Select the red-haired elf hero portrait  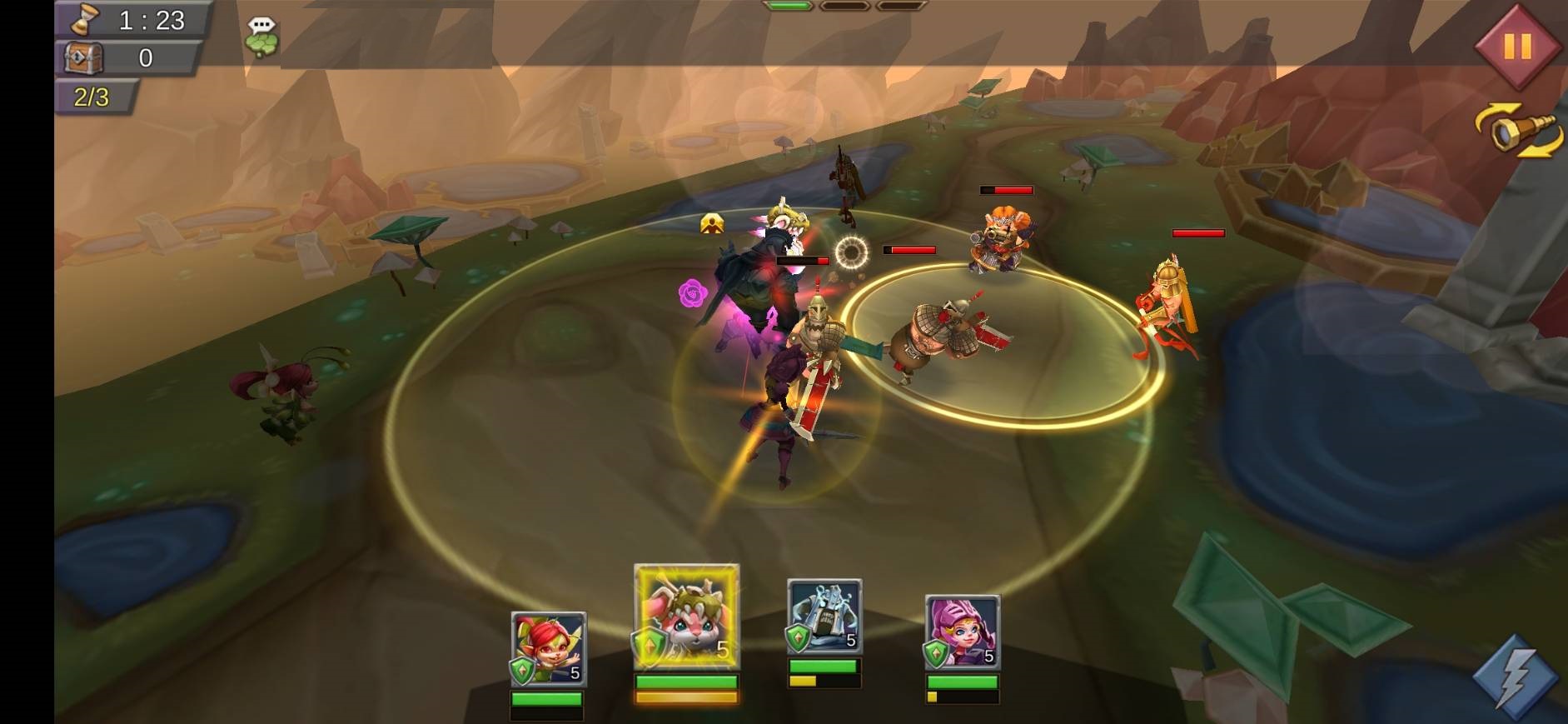(x=548, y=649)
